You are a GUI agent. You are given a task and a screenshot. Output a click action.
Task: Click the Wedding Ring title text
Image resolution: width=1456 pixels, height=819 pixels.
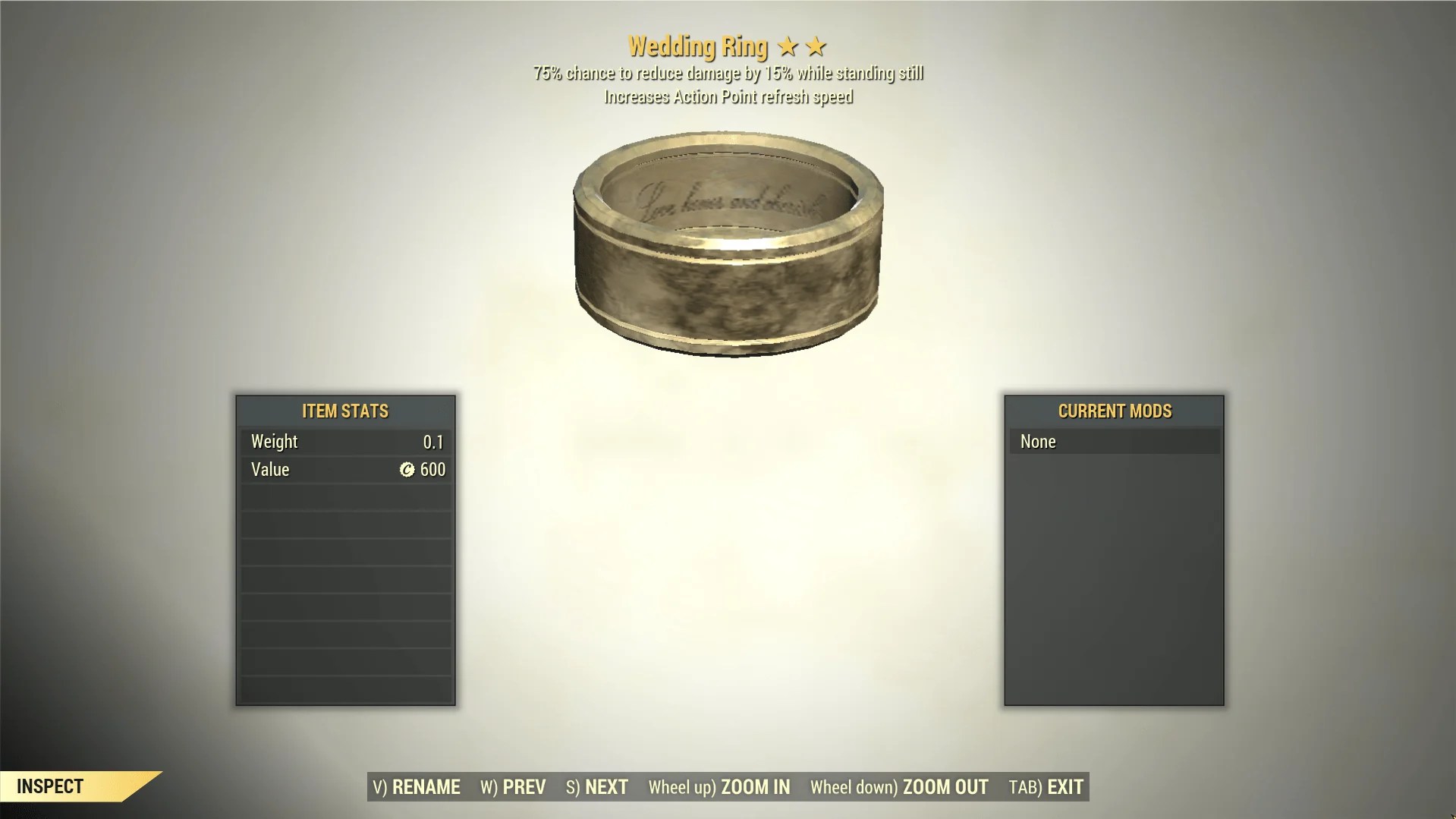(698, 46)
